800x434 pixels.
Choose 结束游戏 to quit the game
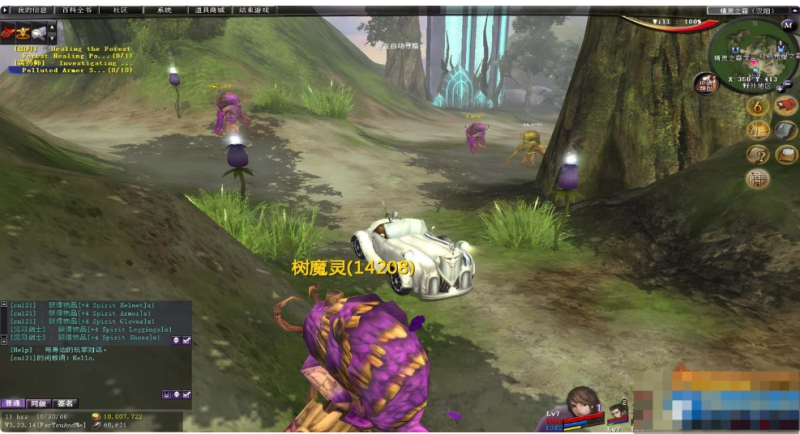[x=254, y=10]
